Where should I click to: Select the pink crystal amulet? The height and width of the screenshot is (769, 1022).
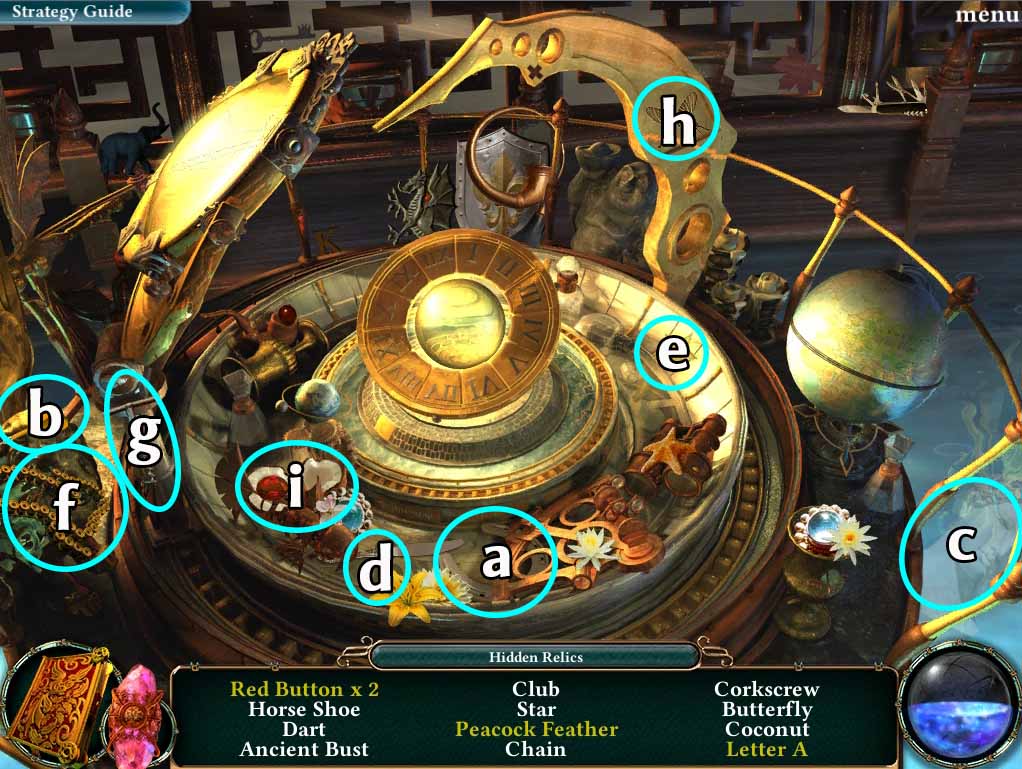139,712
